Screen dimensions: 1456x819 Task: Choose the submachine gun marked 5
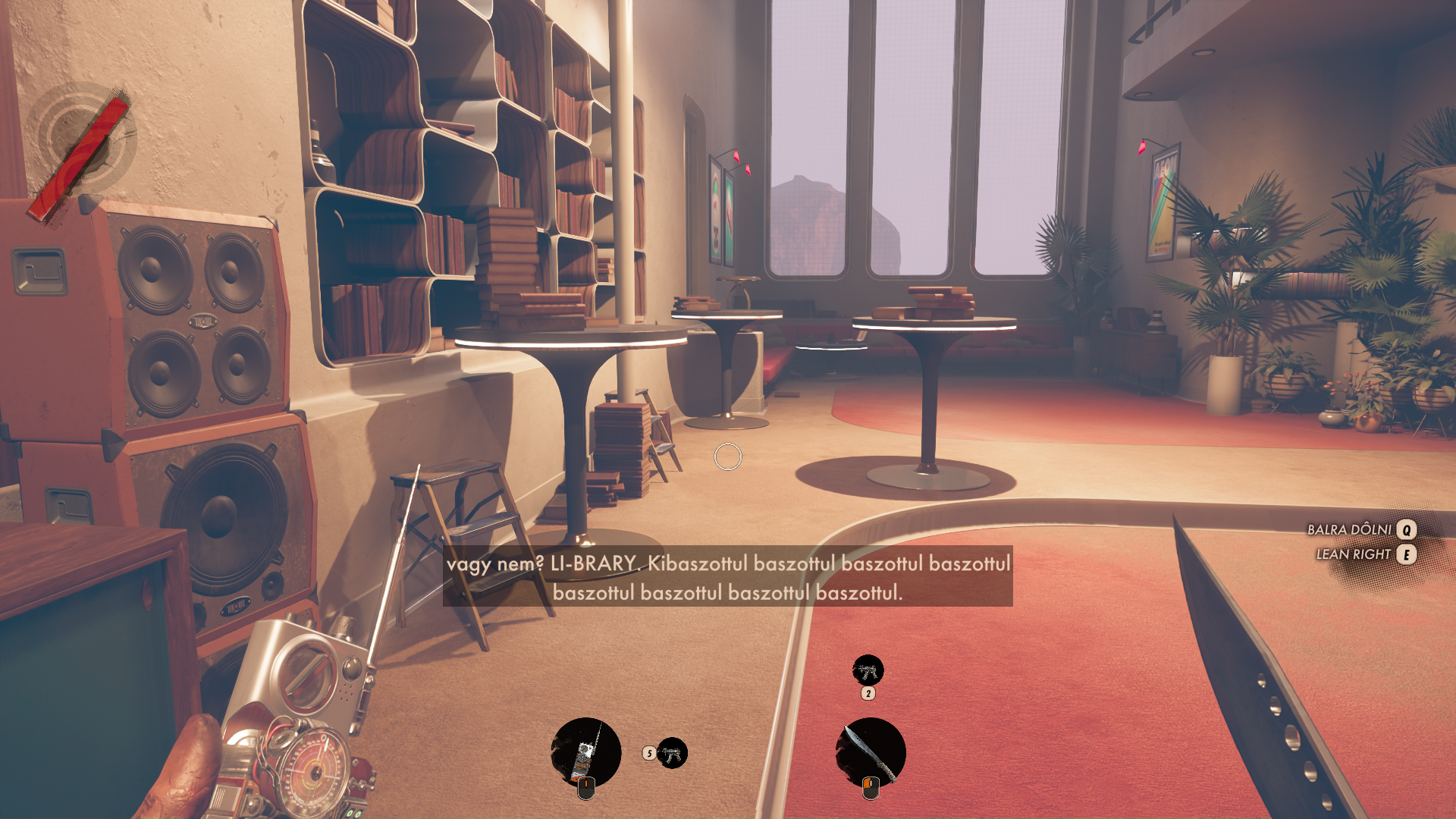pos(672,753)
